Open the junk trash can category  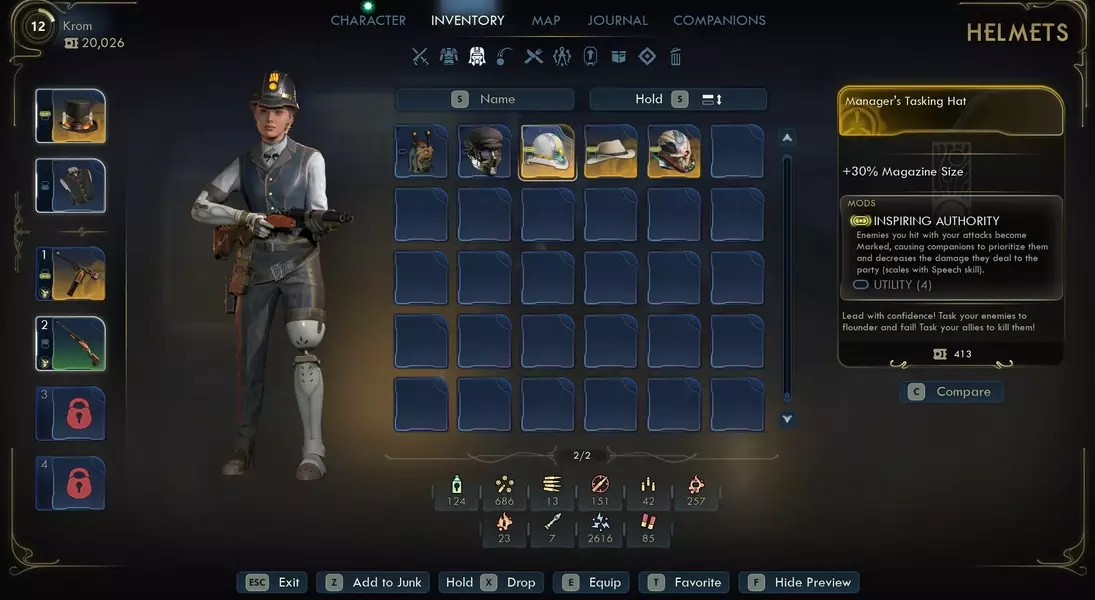[676, 57]
